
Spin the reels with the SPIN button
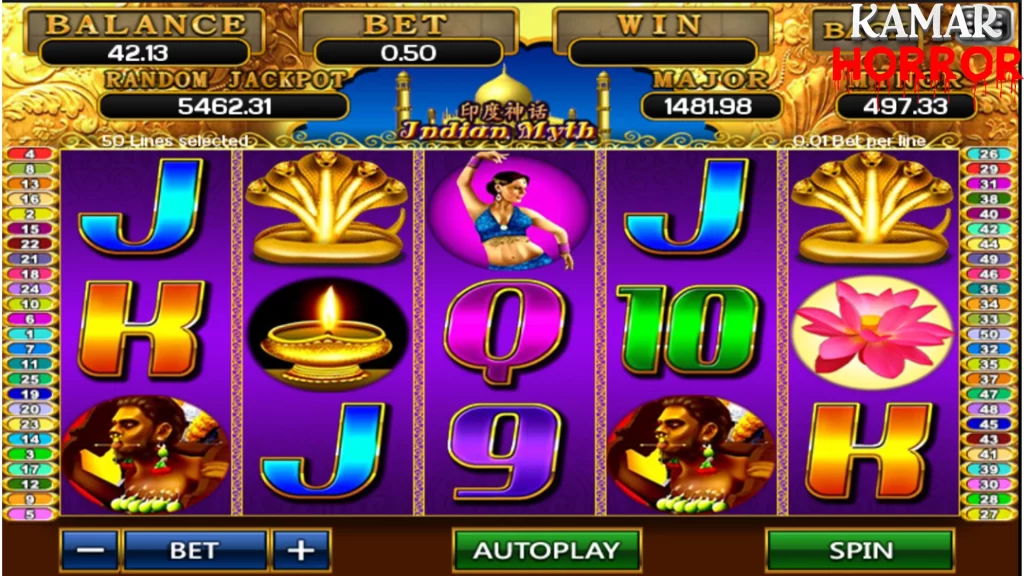(860, 550)
